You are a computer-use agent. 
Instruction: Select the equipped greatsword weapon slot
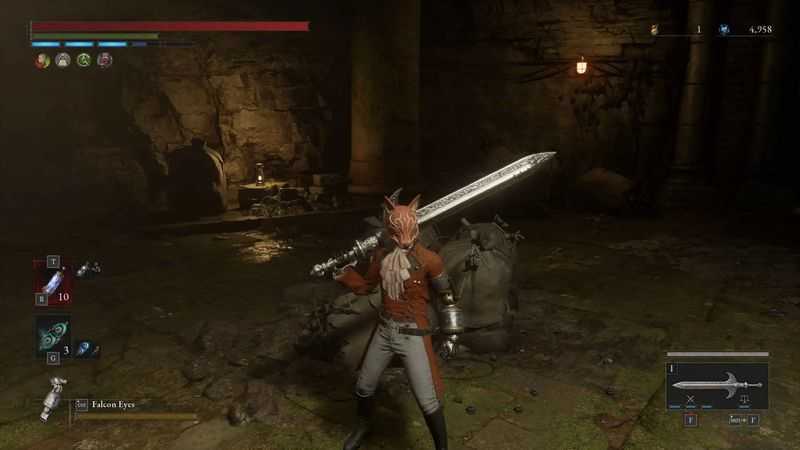coord(718,384)
